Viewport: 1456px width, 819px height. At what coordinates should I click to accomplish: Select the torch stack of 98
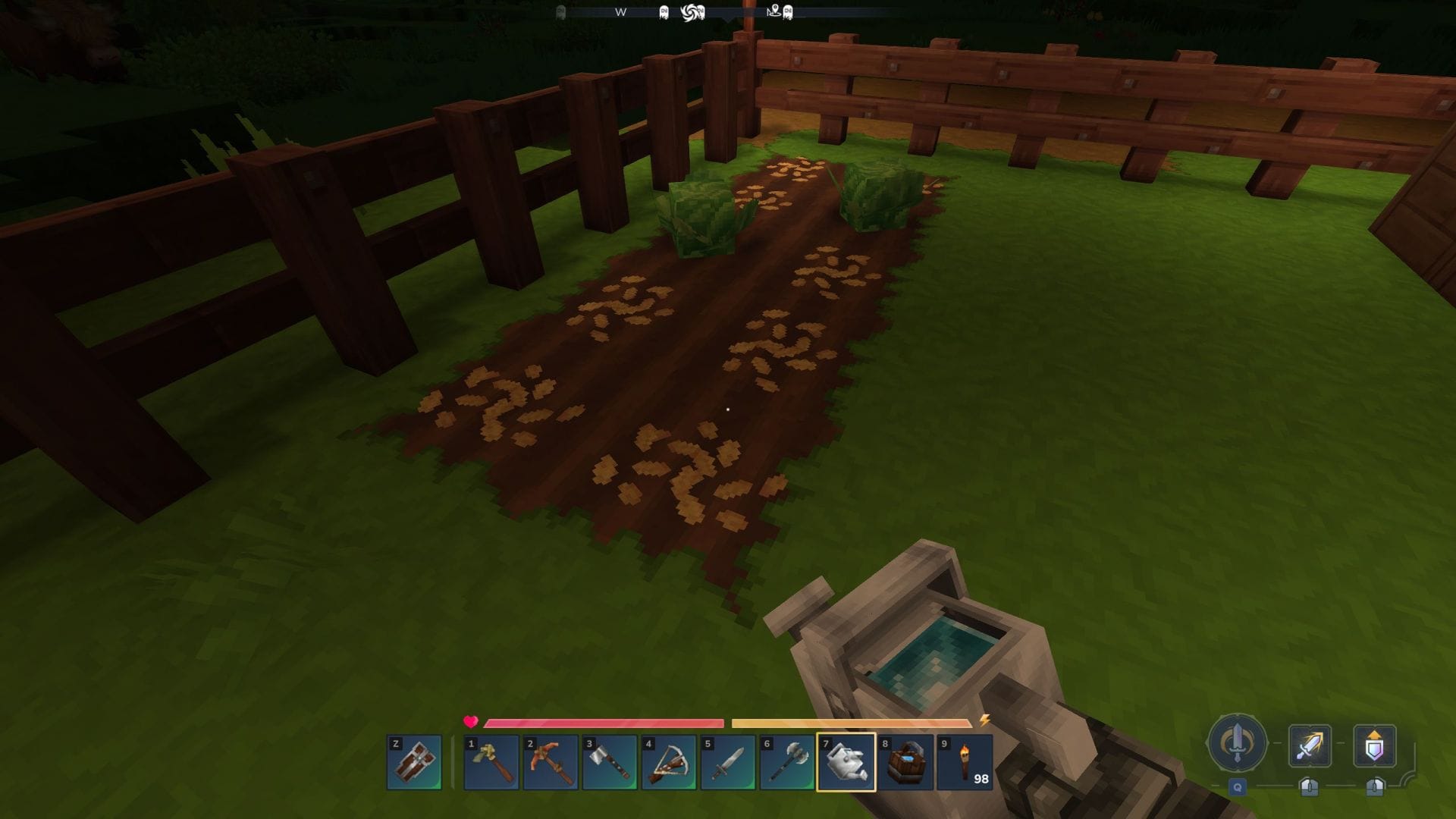coord(965,762)
